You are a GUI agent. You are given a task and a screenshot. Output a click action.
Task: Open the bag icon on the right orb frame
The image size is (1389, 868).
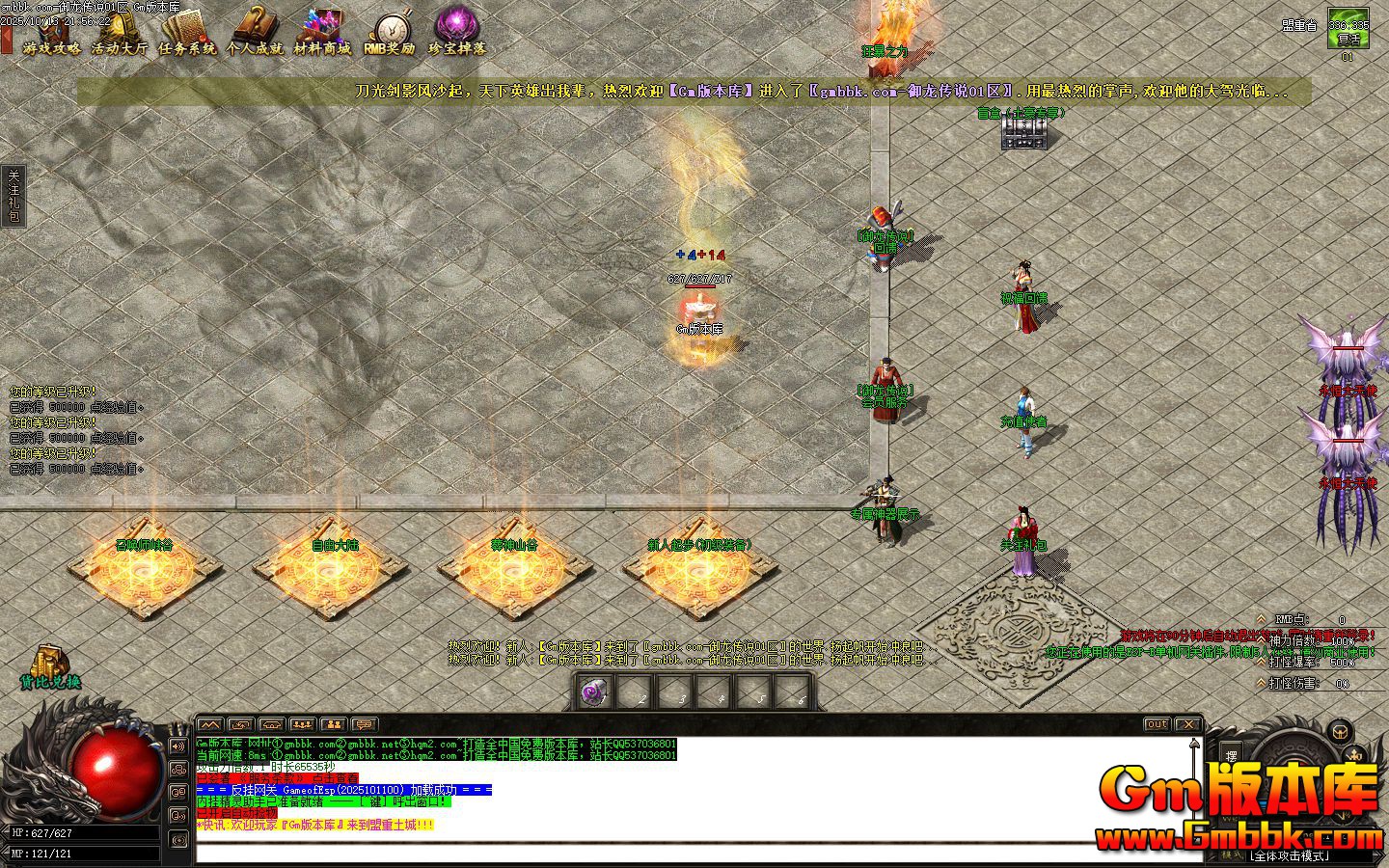click(x=1338, y=730)
